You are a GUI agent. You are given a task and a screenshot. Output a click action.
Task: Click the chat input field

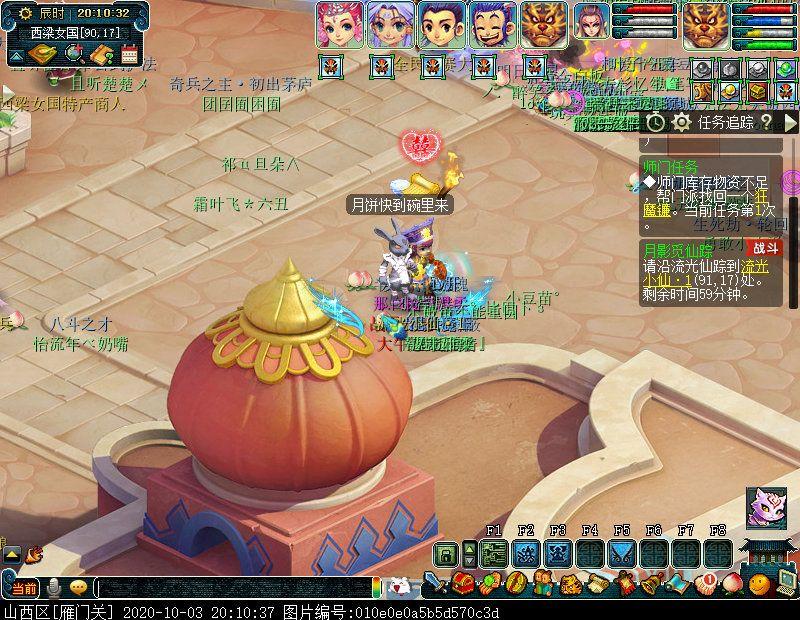pos(235,587)
